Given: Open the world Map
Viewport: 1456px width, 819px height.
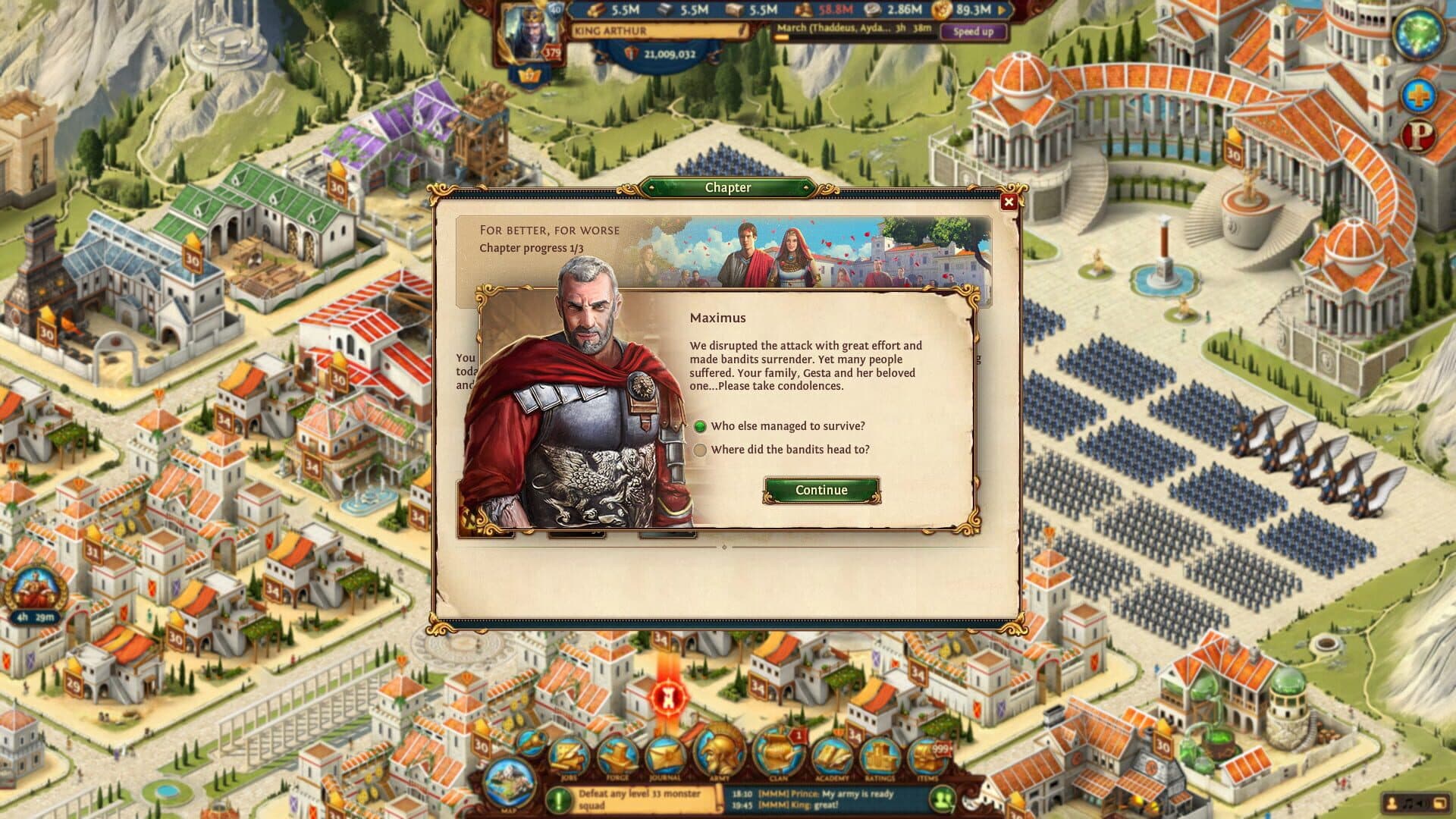Looking at the screenshot, I should (509, 783).
